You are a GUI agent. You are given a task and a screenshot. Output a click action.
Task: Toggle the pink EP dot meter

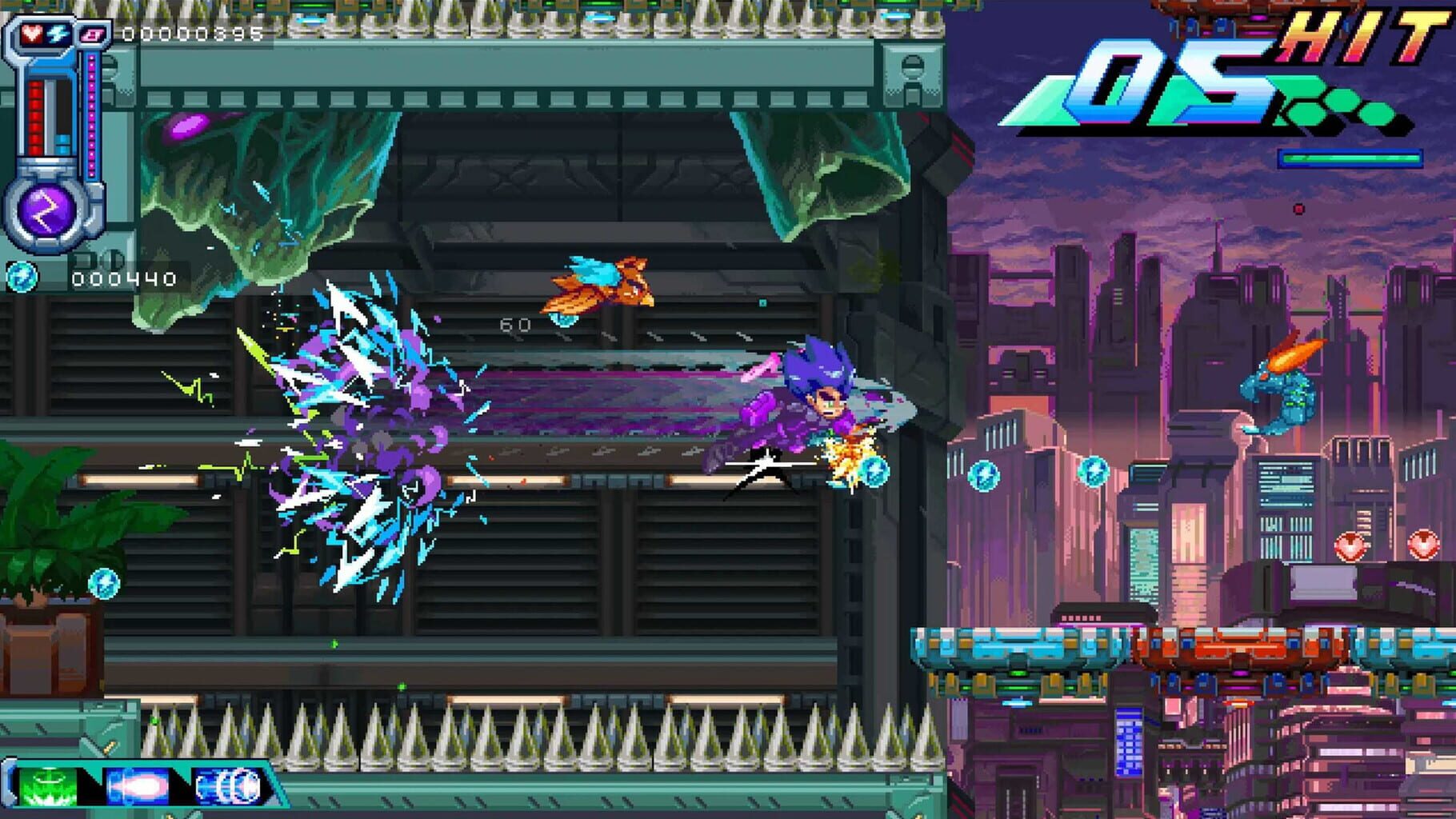[x=91, y=116]
